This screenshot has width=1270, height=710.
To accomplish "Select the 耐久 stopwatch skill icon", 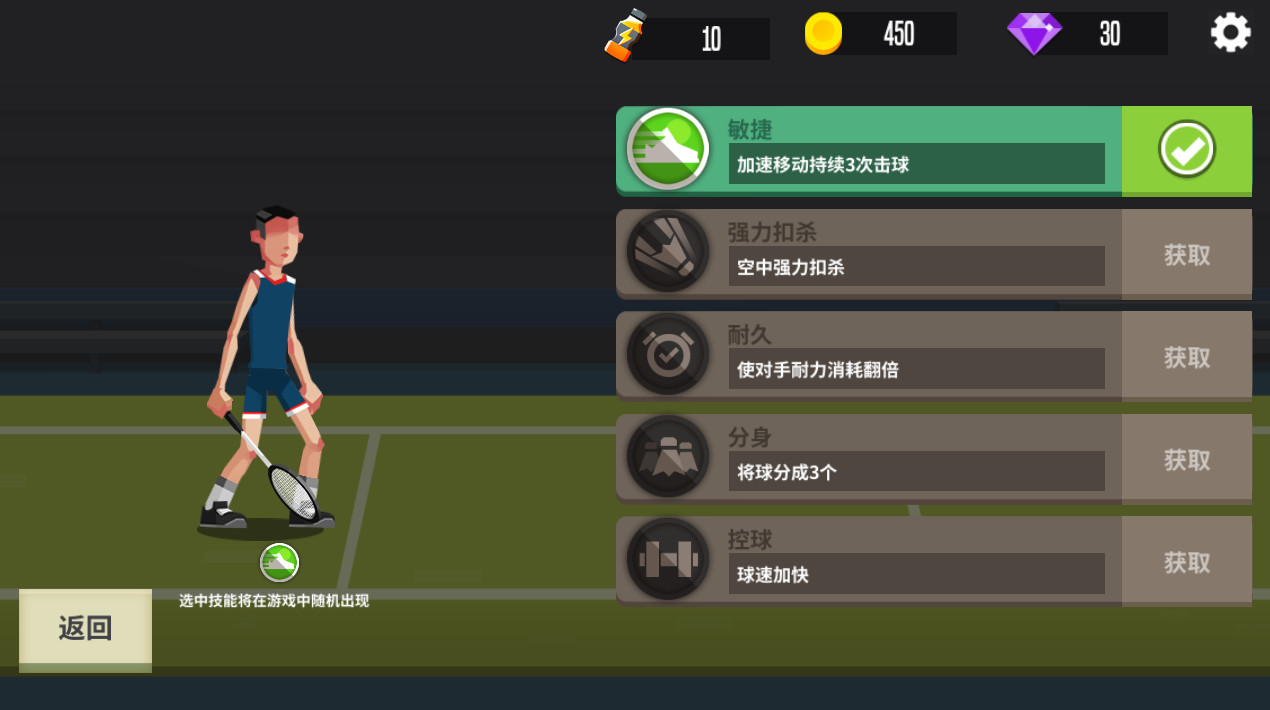I will coord(667,354).
